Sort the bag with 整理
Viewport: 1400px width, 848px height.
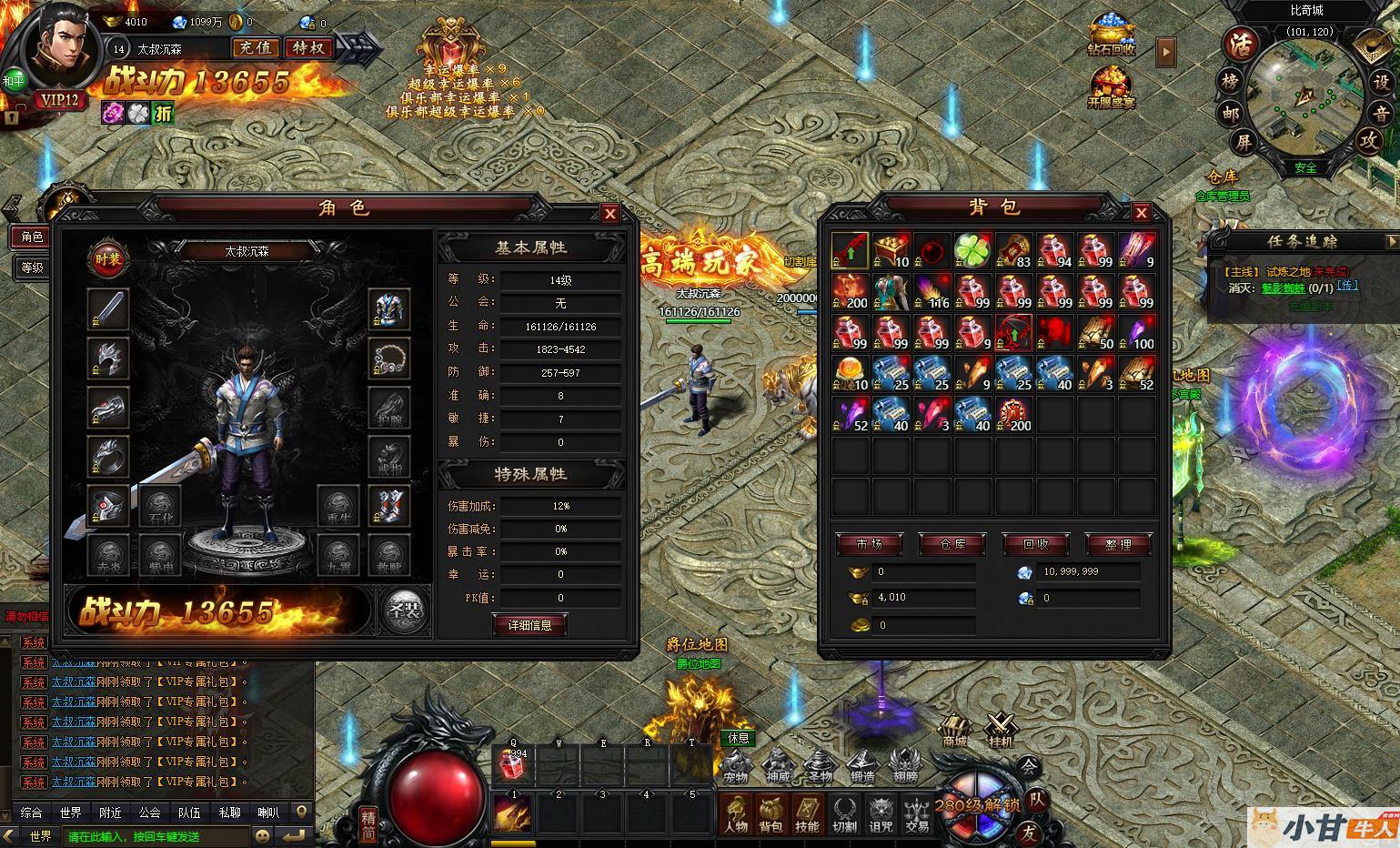click(x=1118, y=544)
